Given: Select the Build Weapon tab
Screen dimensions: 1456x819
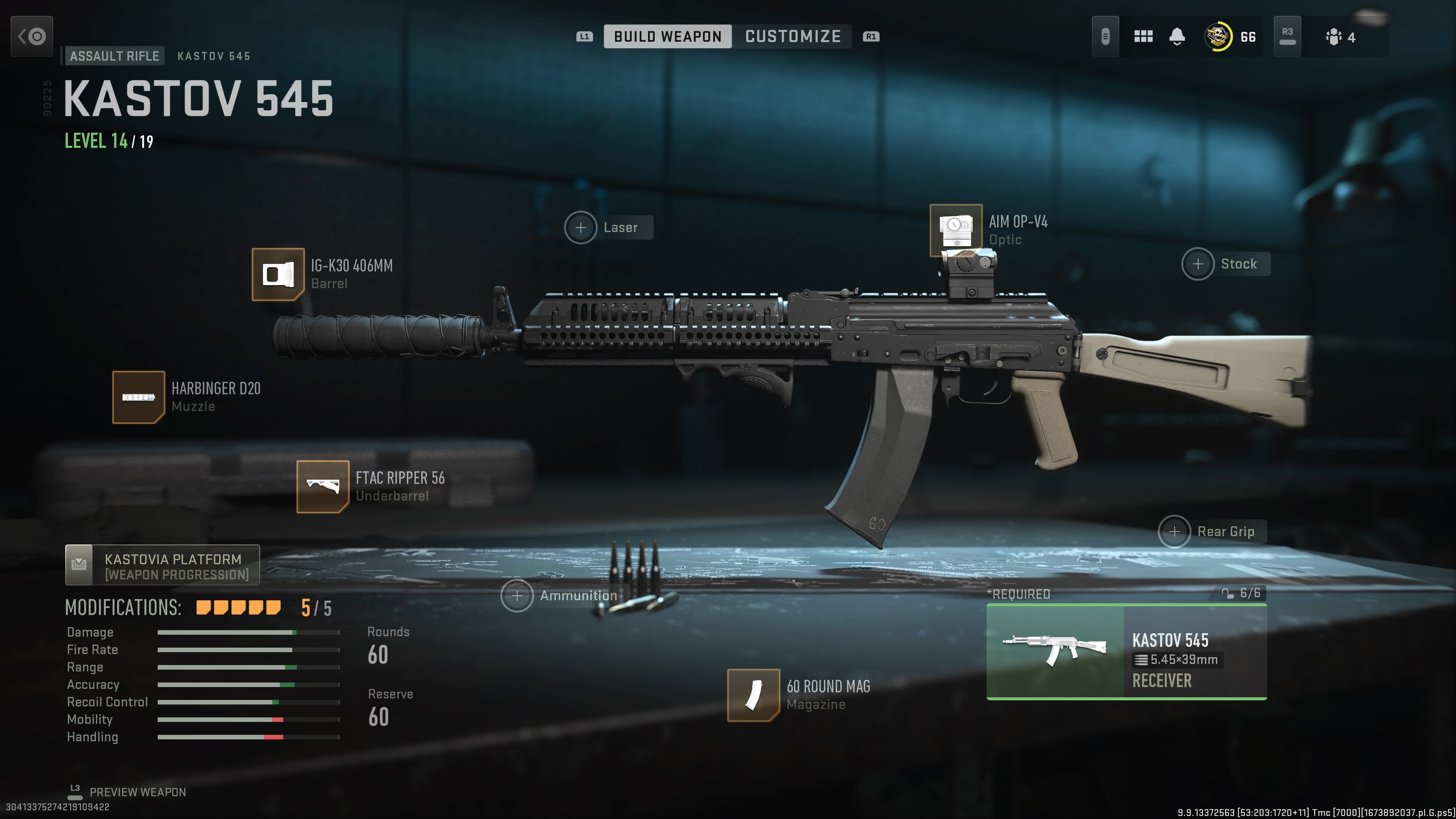Looking at the screenshot, I should (667, 37).
